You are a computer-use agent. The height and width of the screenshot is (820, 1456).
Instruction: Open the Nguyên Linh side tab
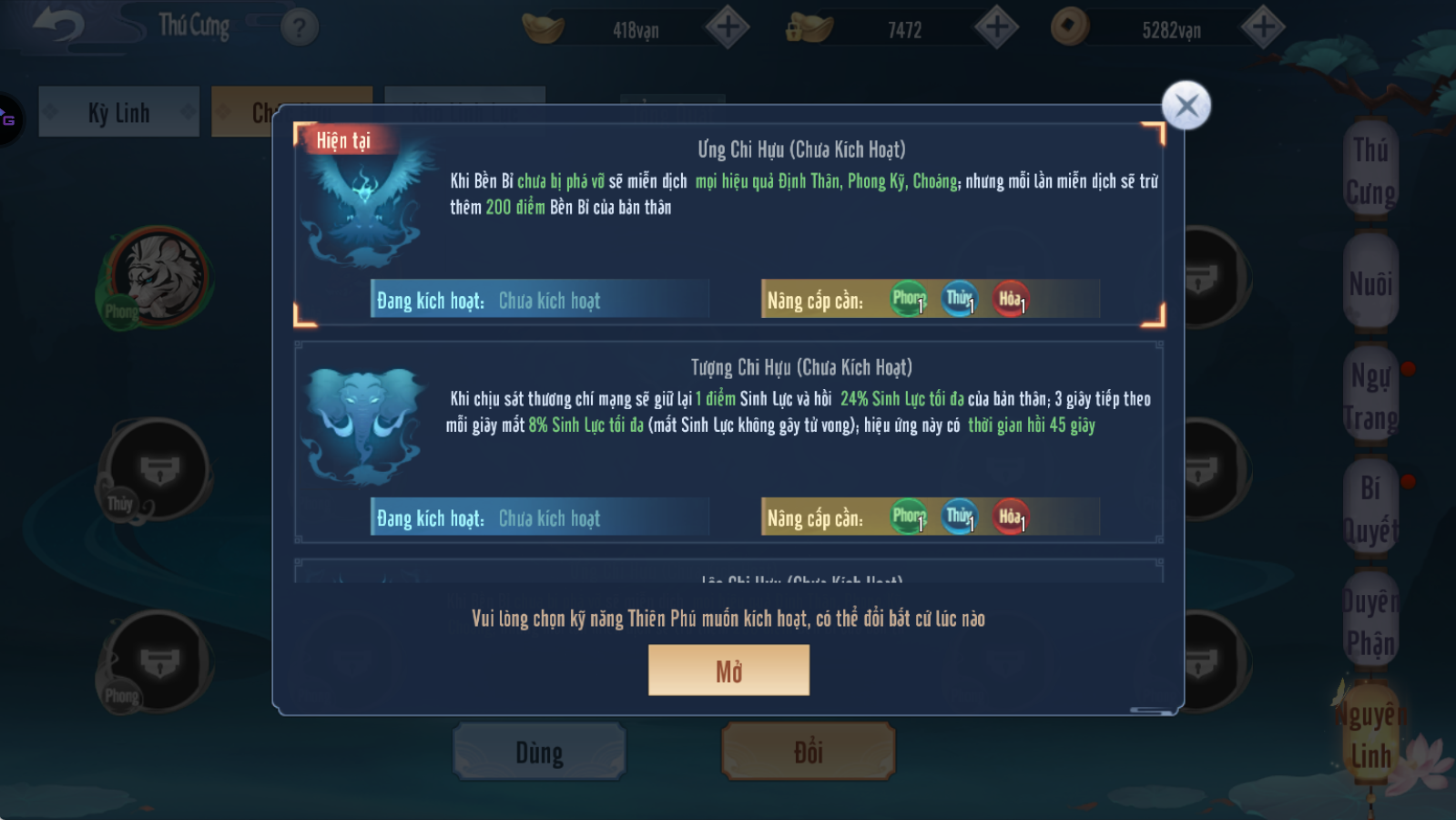1370,735
